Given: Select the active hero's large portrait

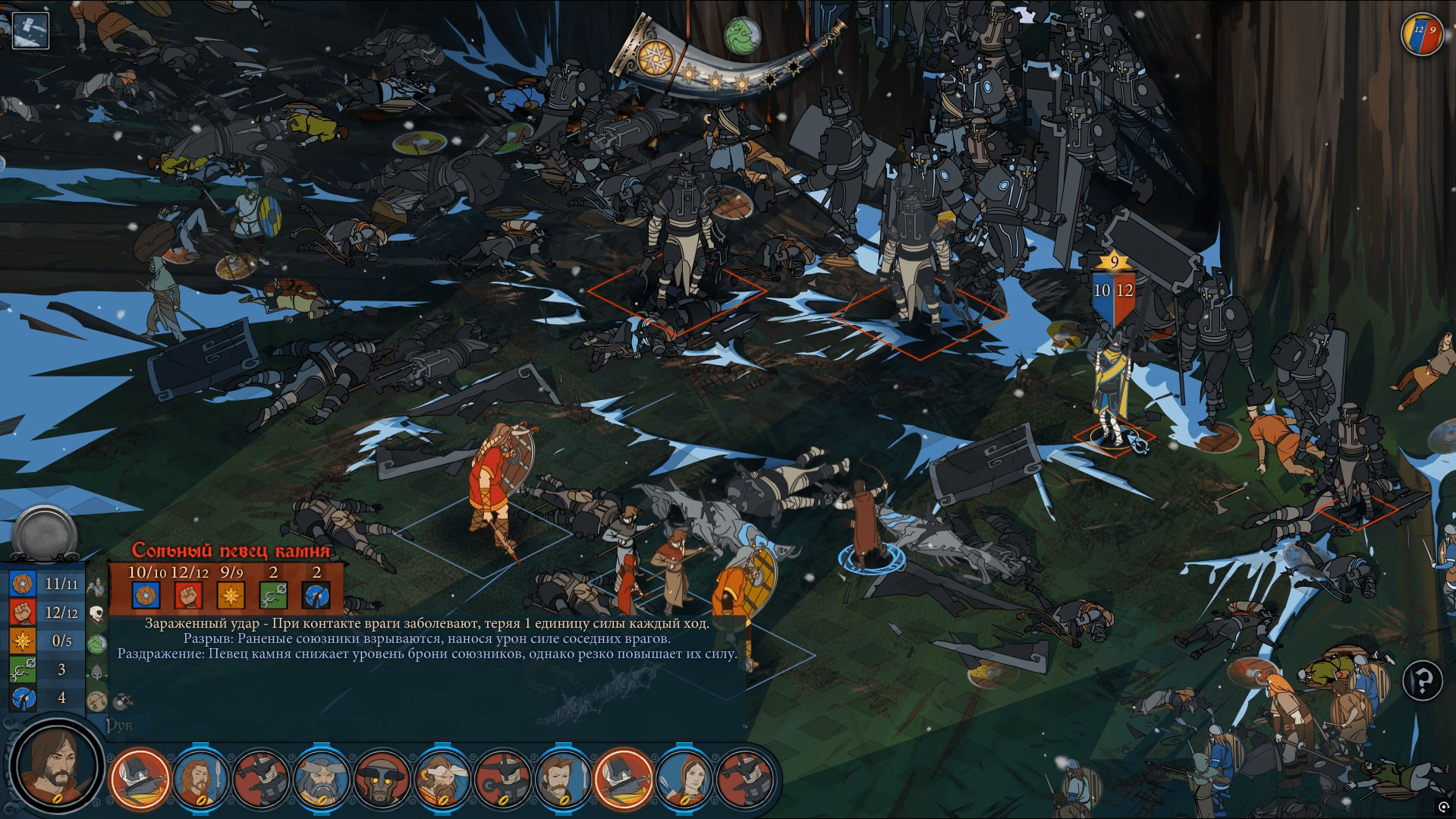Looking at the screenshot, I should pyautogui.click(x=56, y=767).
